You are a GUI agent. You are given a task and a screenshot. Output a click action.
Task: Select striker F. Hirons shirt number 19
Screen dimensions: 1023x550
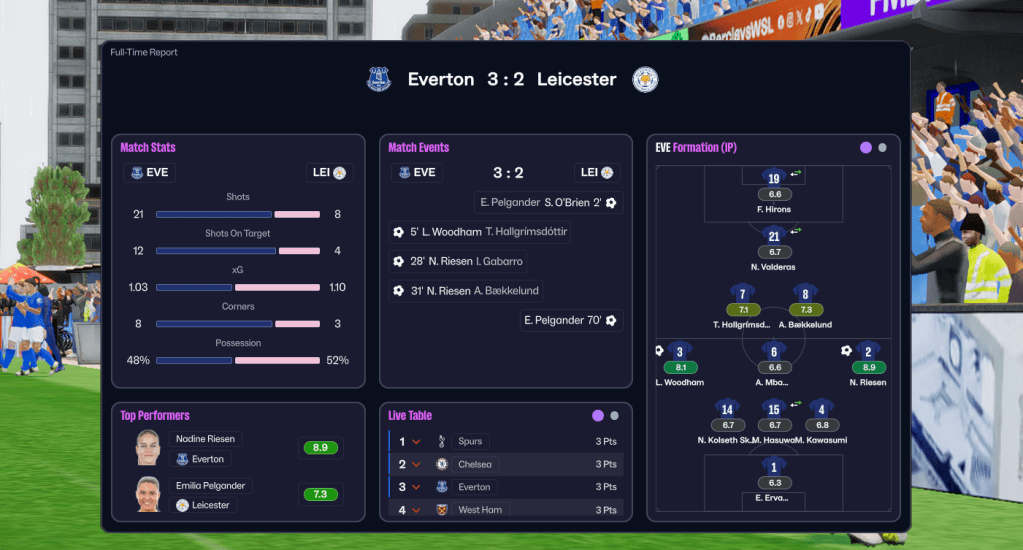coord(774,179)
